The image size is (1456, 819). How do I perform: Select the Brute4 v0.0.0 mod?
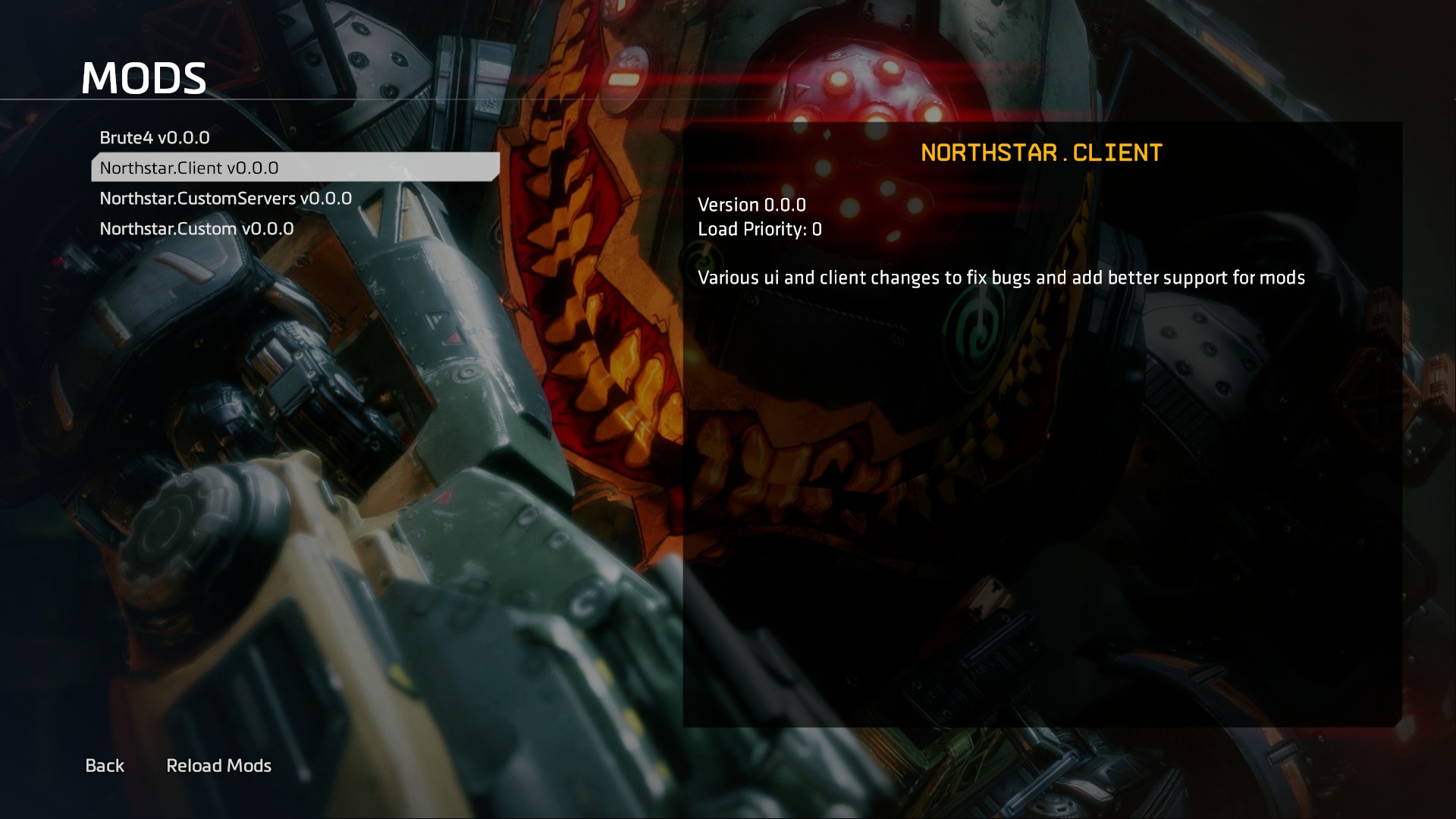pos(155,138)
